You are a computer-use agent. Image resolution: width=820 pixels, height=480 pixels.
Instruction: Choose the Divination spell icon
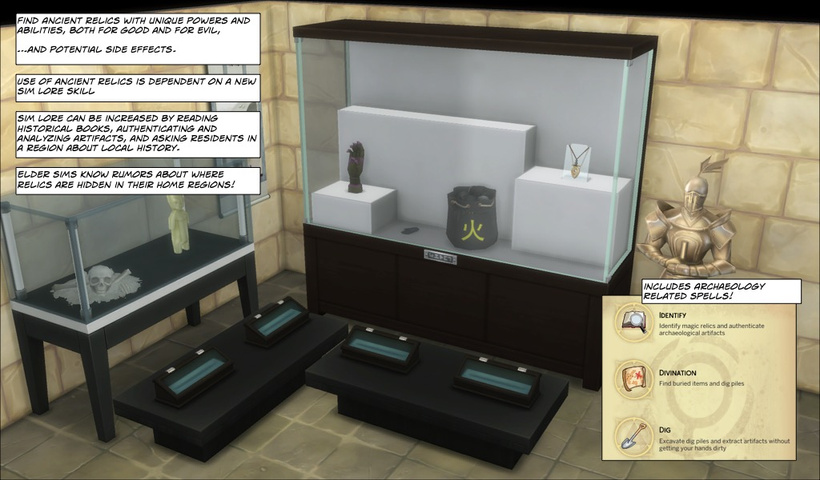(x=635, y=380)
